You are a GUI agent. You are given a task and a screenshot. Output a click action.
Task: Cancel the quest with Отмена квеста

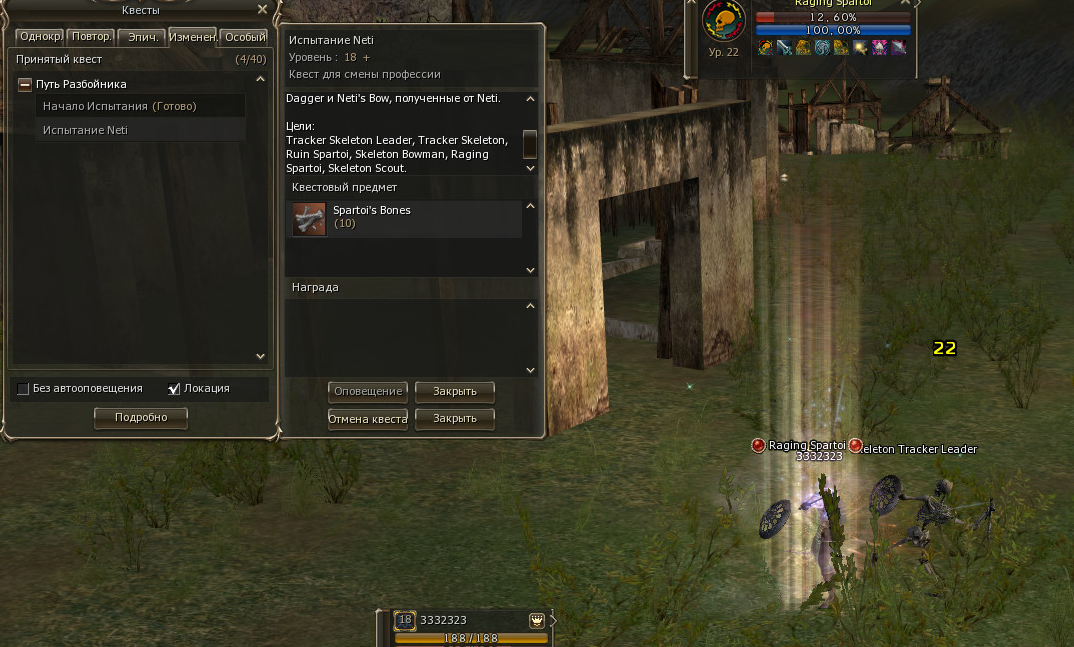[368, 419]
